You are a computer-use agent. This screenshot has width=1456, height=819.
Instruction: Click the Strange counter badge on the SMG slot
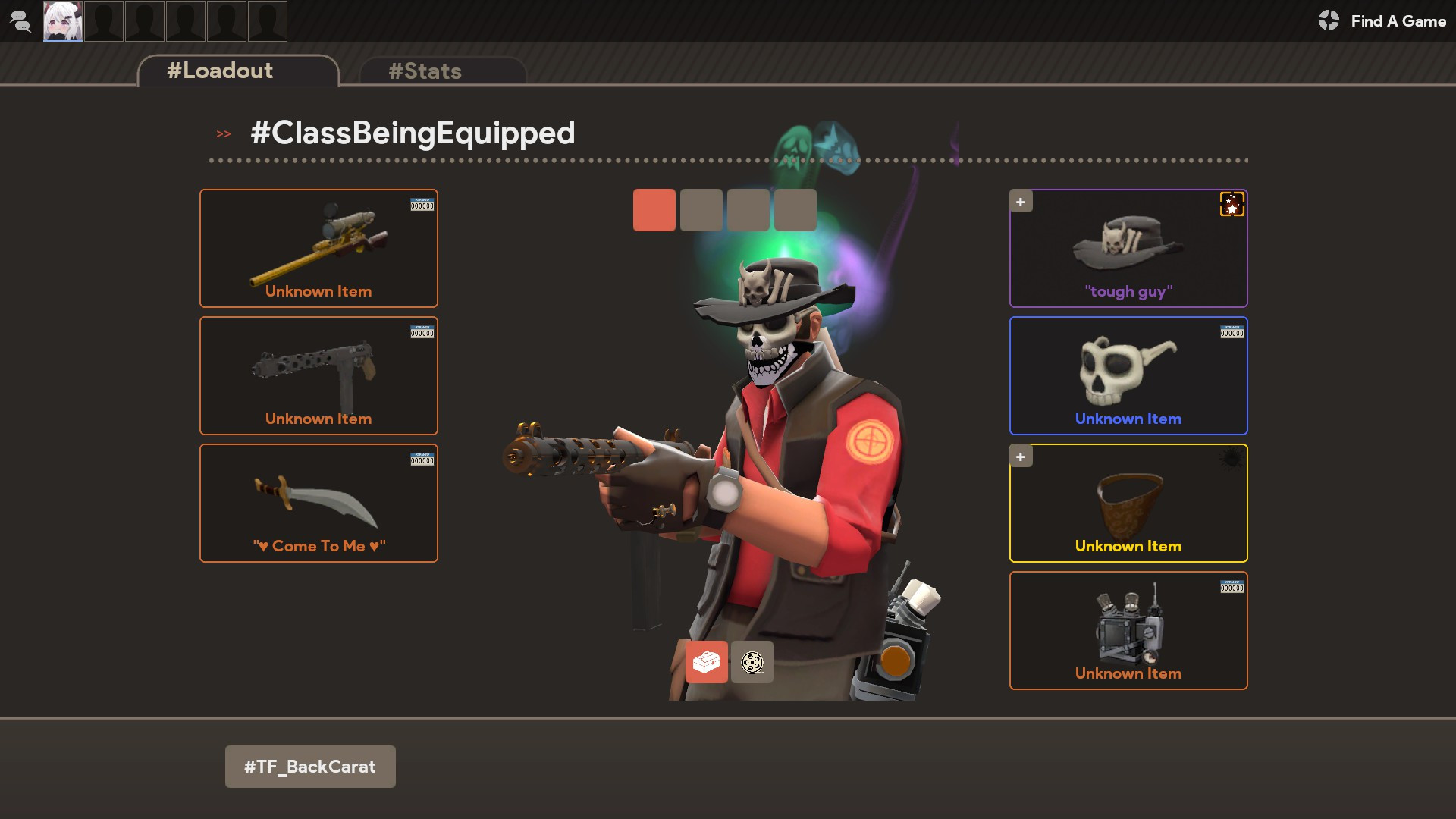(x=422, y=332)
